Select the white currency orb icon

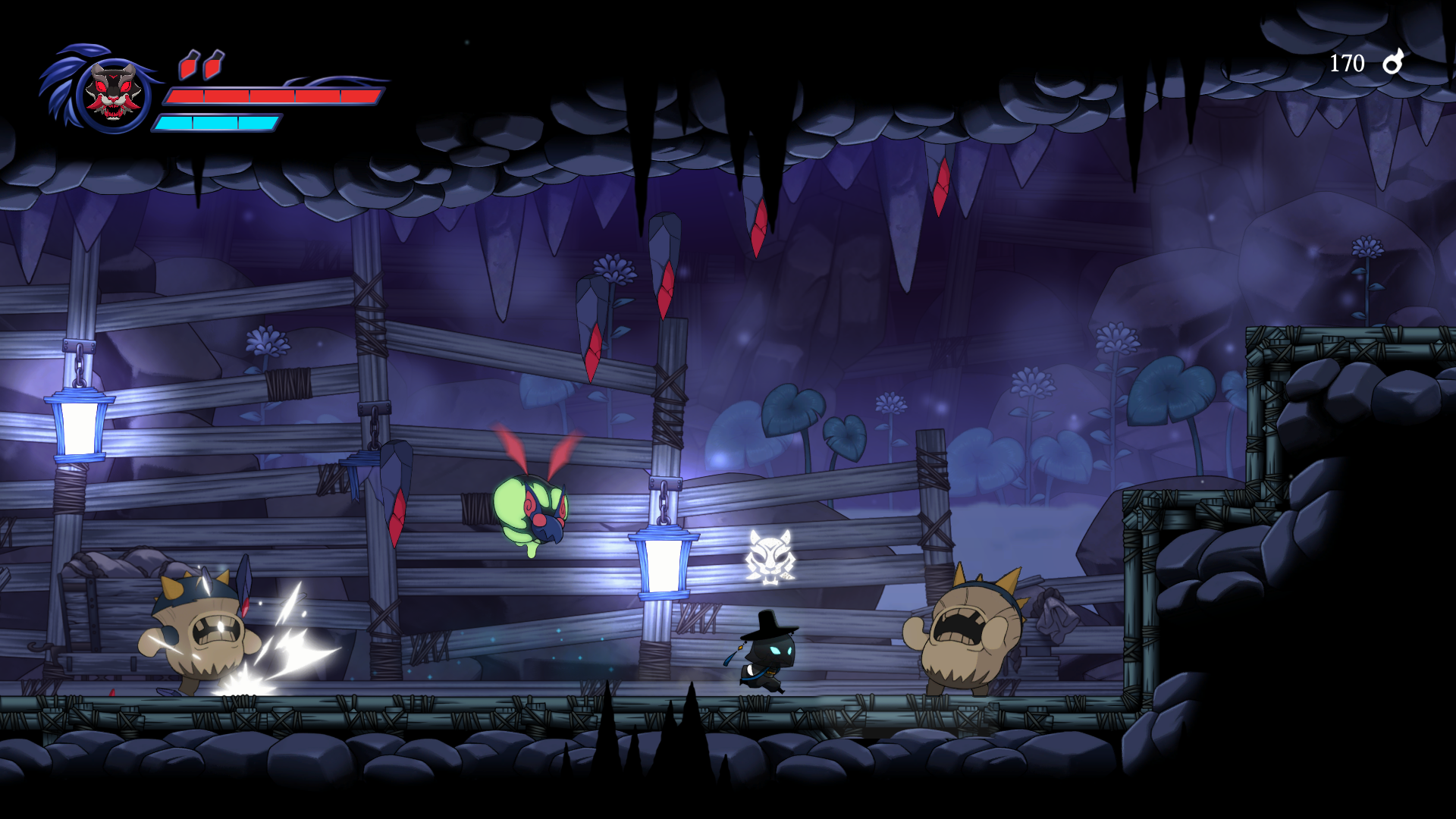pyautogui.click(x=1393, y=62)
